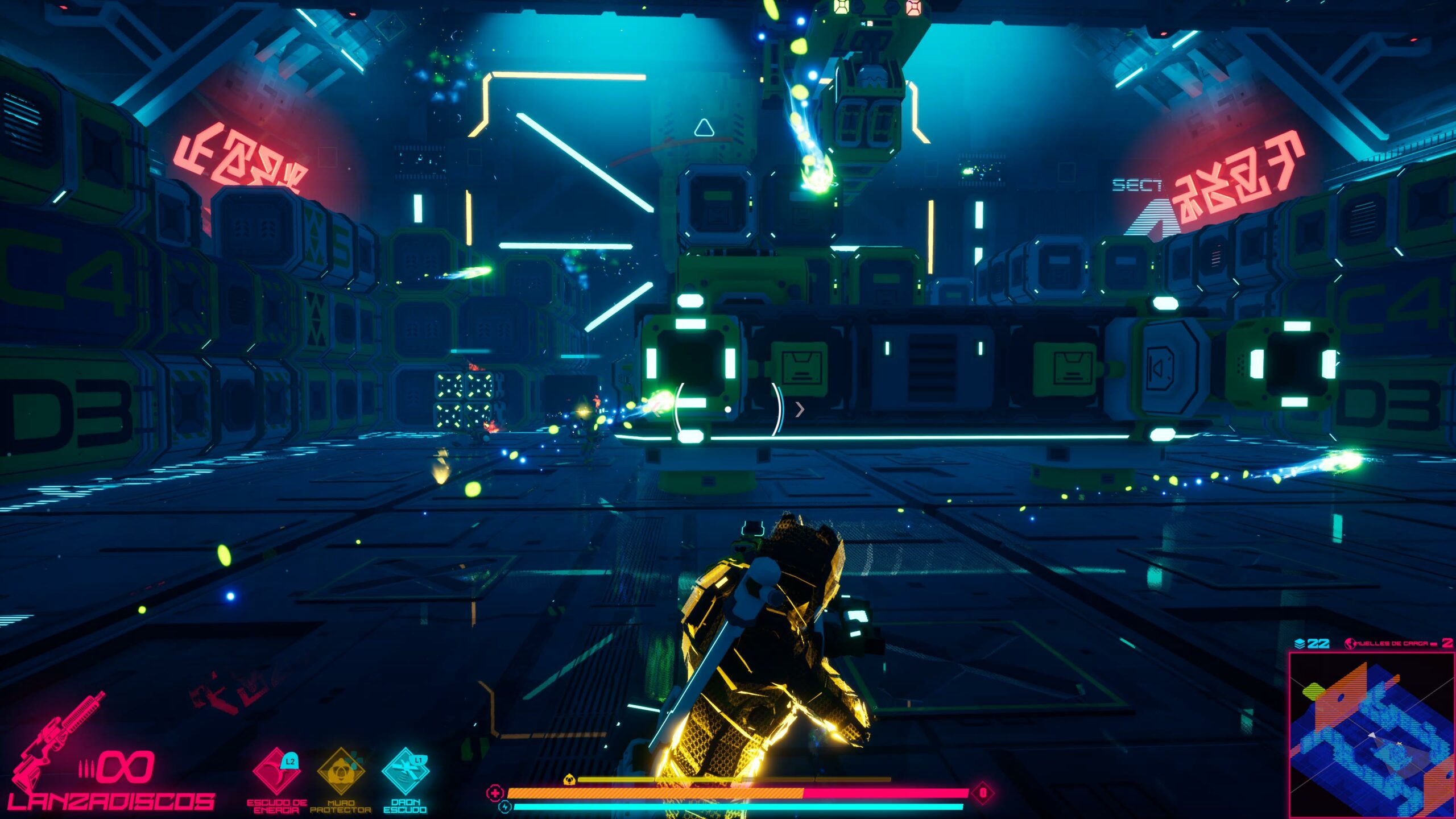Use the Muro Protector ability icon
Viewport: 1456px width, 819px height.
tap(341, 772)
